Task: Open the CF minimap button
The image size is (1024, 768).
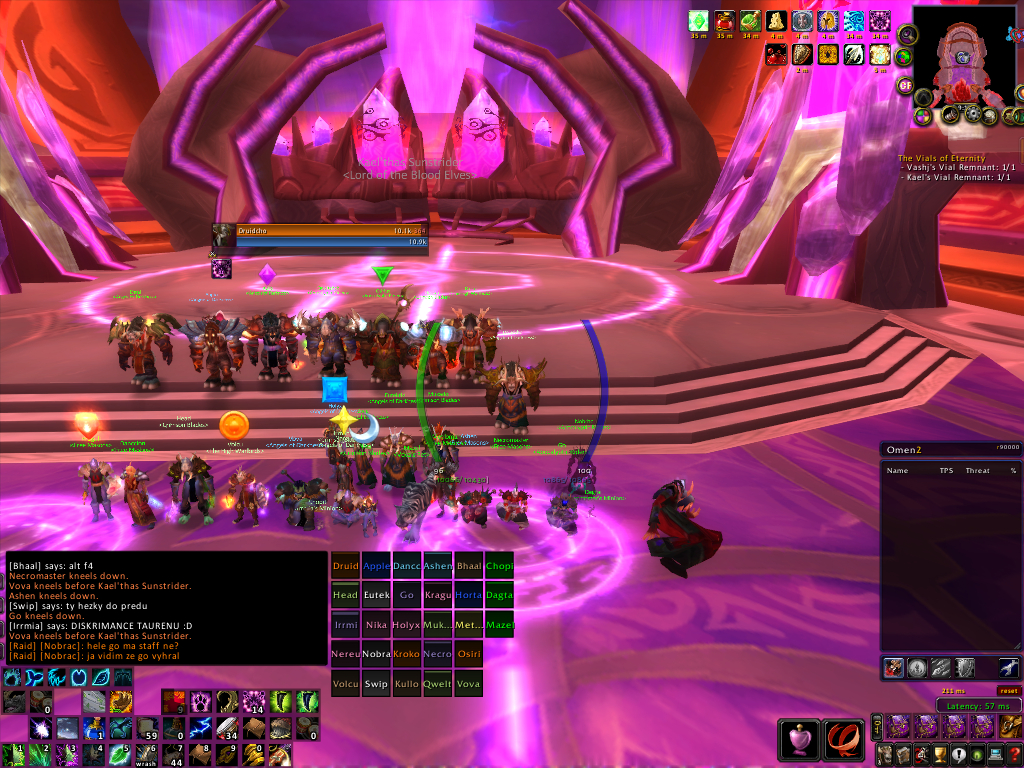Action: click(x=905, y=84)
